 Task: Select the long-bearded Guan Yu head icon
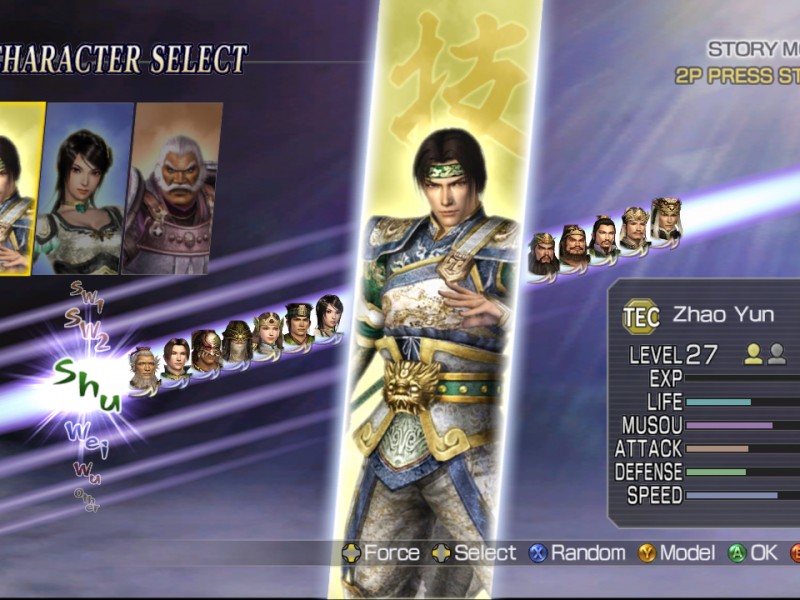[x=542, y=255]
